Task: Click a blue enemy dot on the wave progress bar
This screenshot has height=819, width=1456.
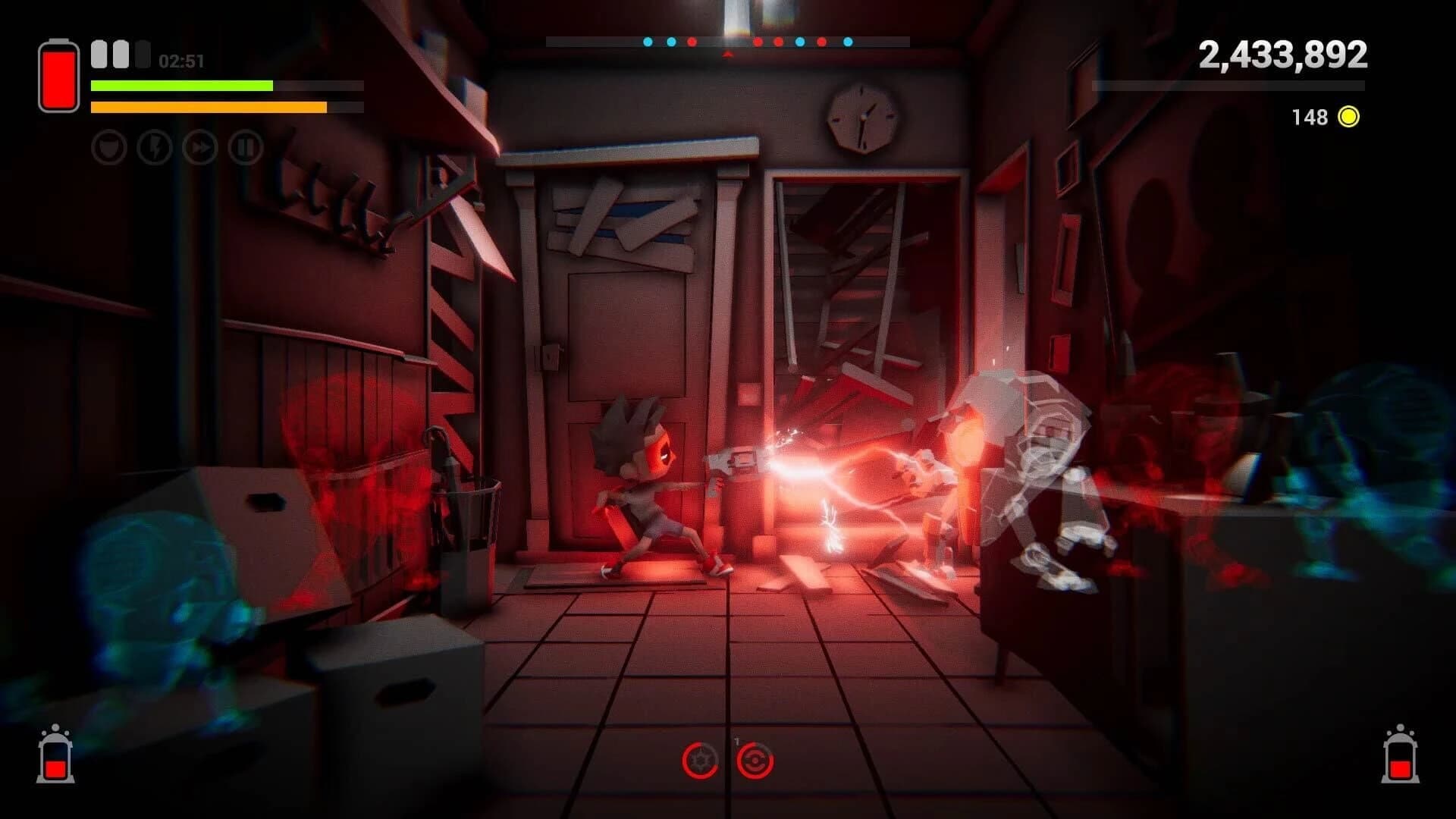Action: (648, 42)
